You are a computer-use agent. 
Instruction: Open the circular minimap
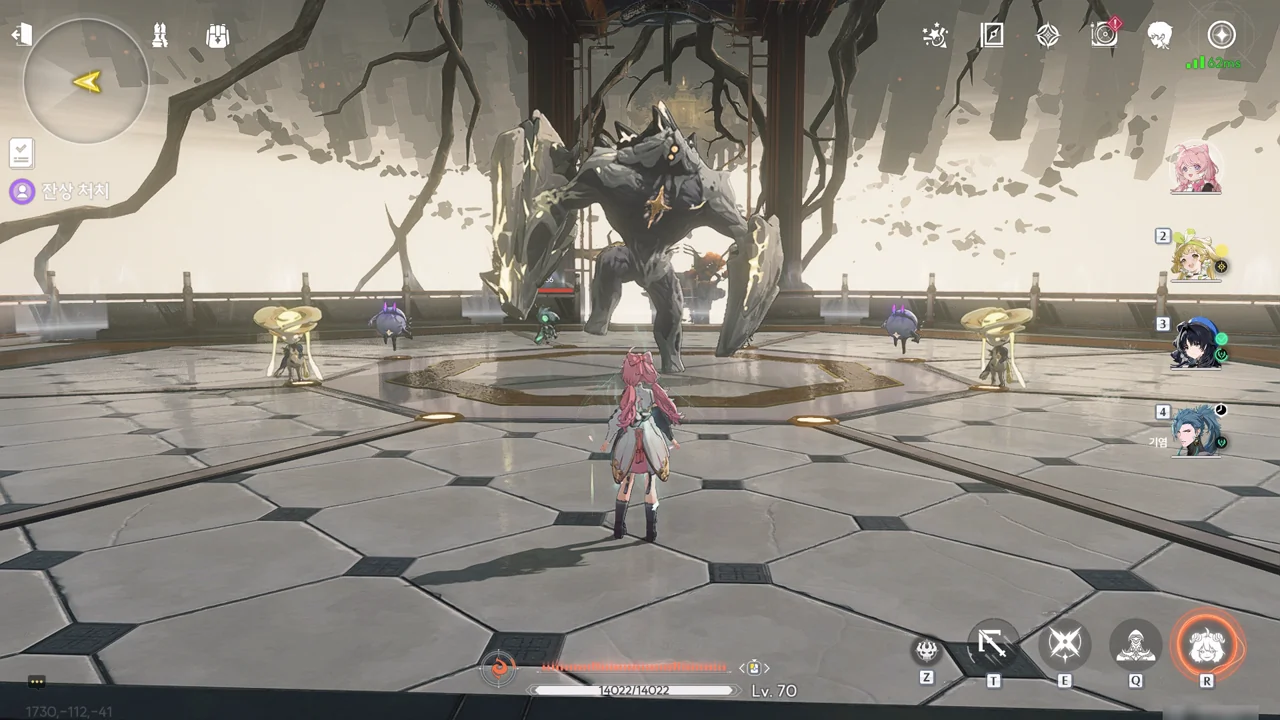(86, 81)
